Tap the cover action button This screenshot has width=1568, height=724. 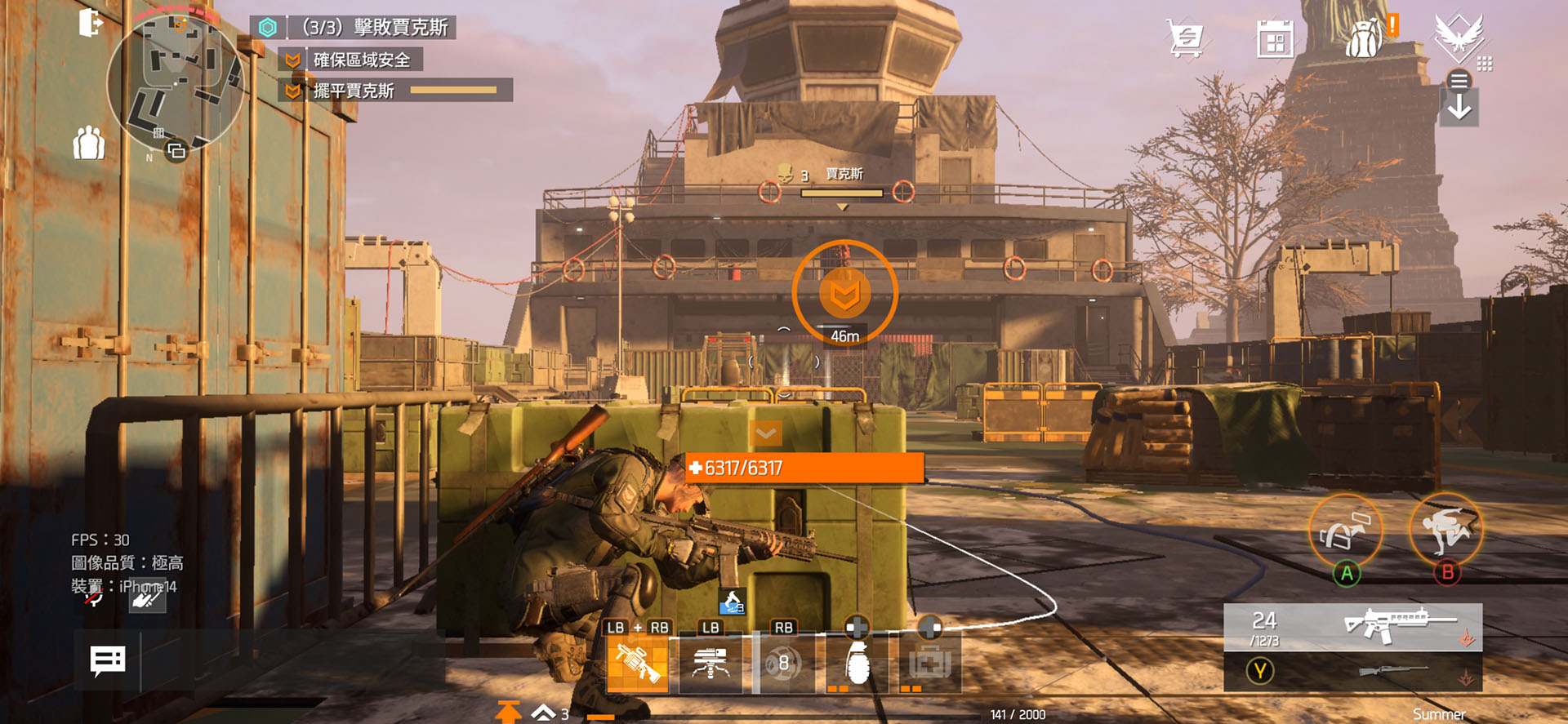1345,531
